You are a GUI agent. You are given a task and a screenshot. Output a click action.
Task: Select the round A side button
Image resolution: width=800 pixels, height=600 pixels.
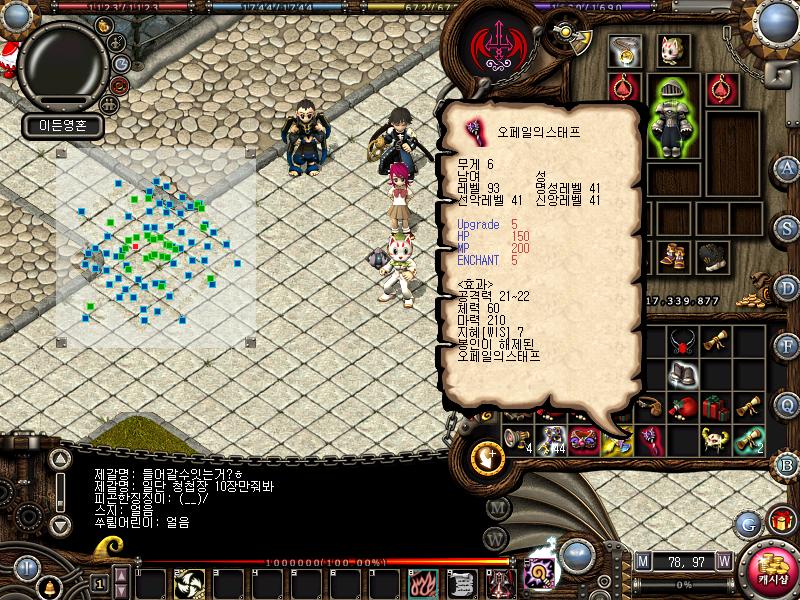tap(788, 168)
